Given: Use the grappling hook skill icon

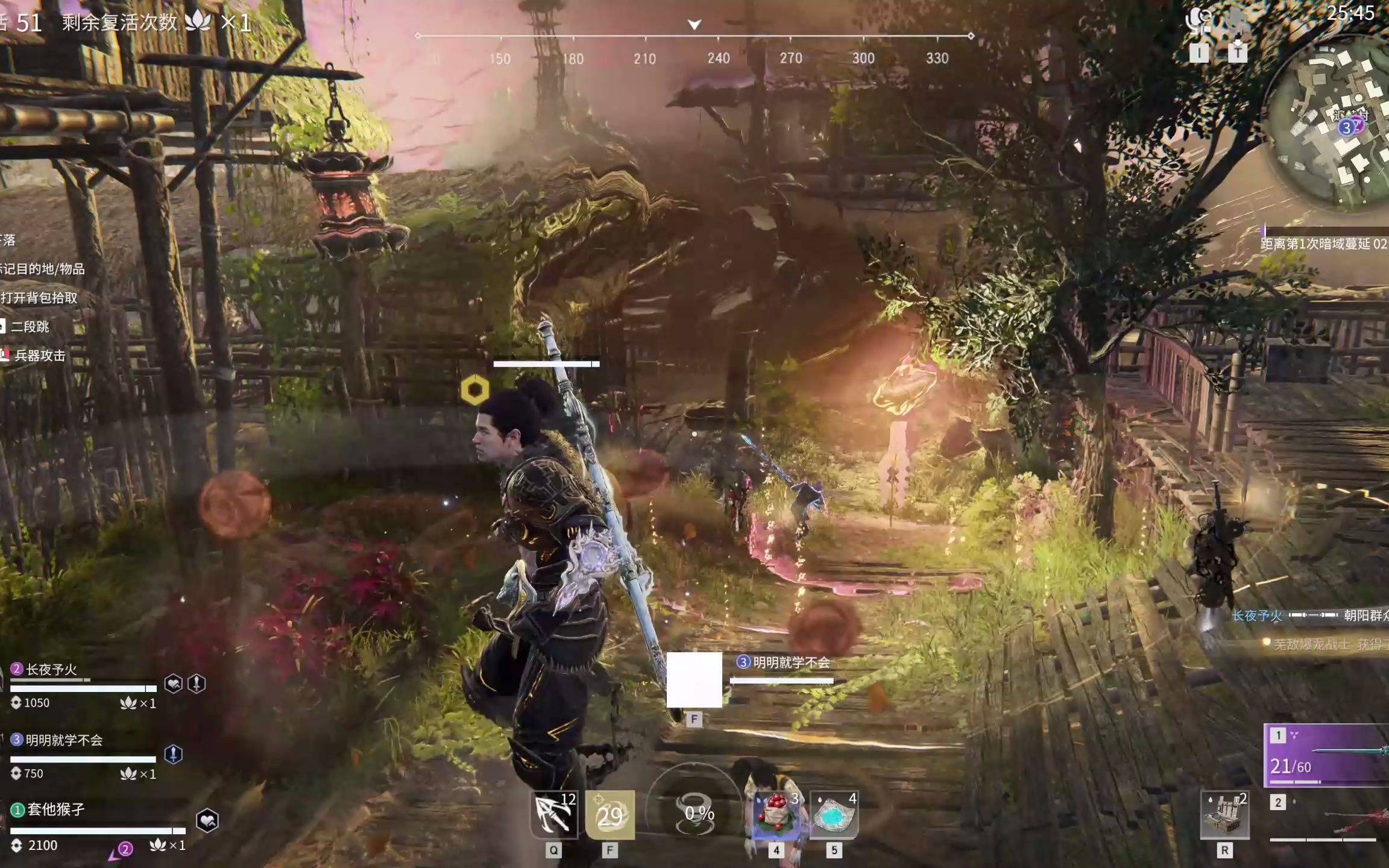Looking at the screenshot, I should coord(554,815).
